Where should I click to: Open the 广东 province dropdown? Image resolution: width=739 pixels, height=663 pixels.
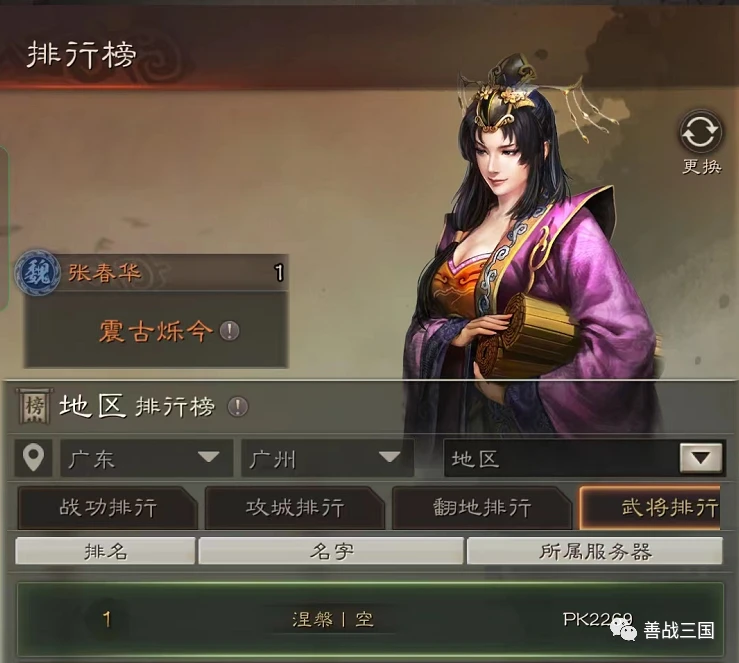[146, 459]
